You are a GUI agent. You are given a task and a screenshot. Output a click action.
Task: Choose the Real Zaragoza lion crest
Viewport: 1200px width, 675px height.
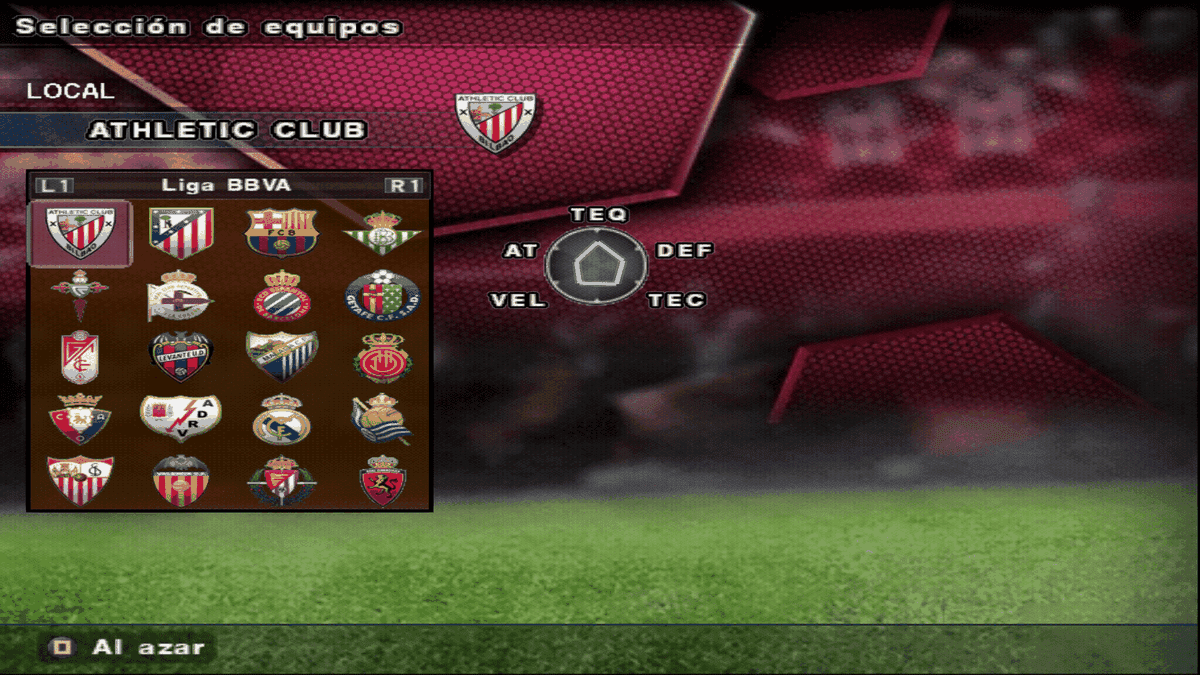(x=383, y=481)
